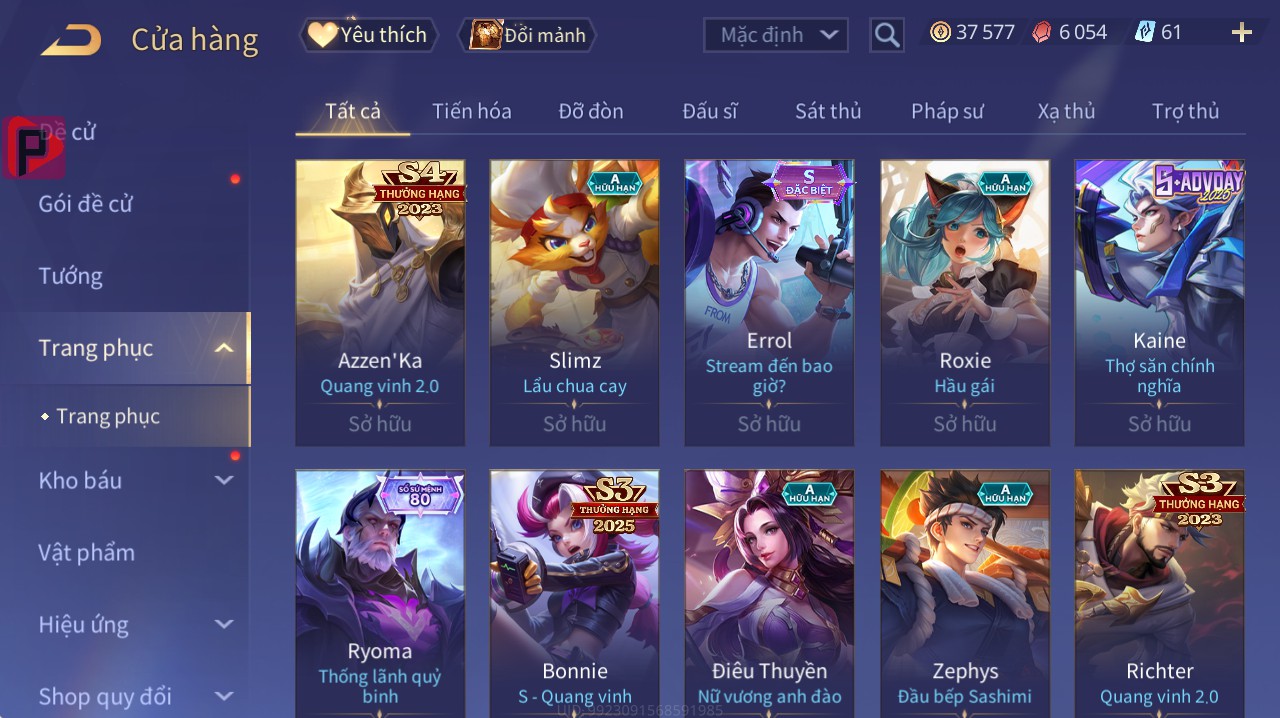Go back with the return arrow
Image resolution: width=1280 pixels, height=718 pixels.
(71, 40)
